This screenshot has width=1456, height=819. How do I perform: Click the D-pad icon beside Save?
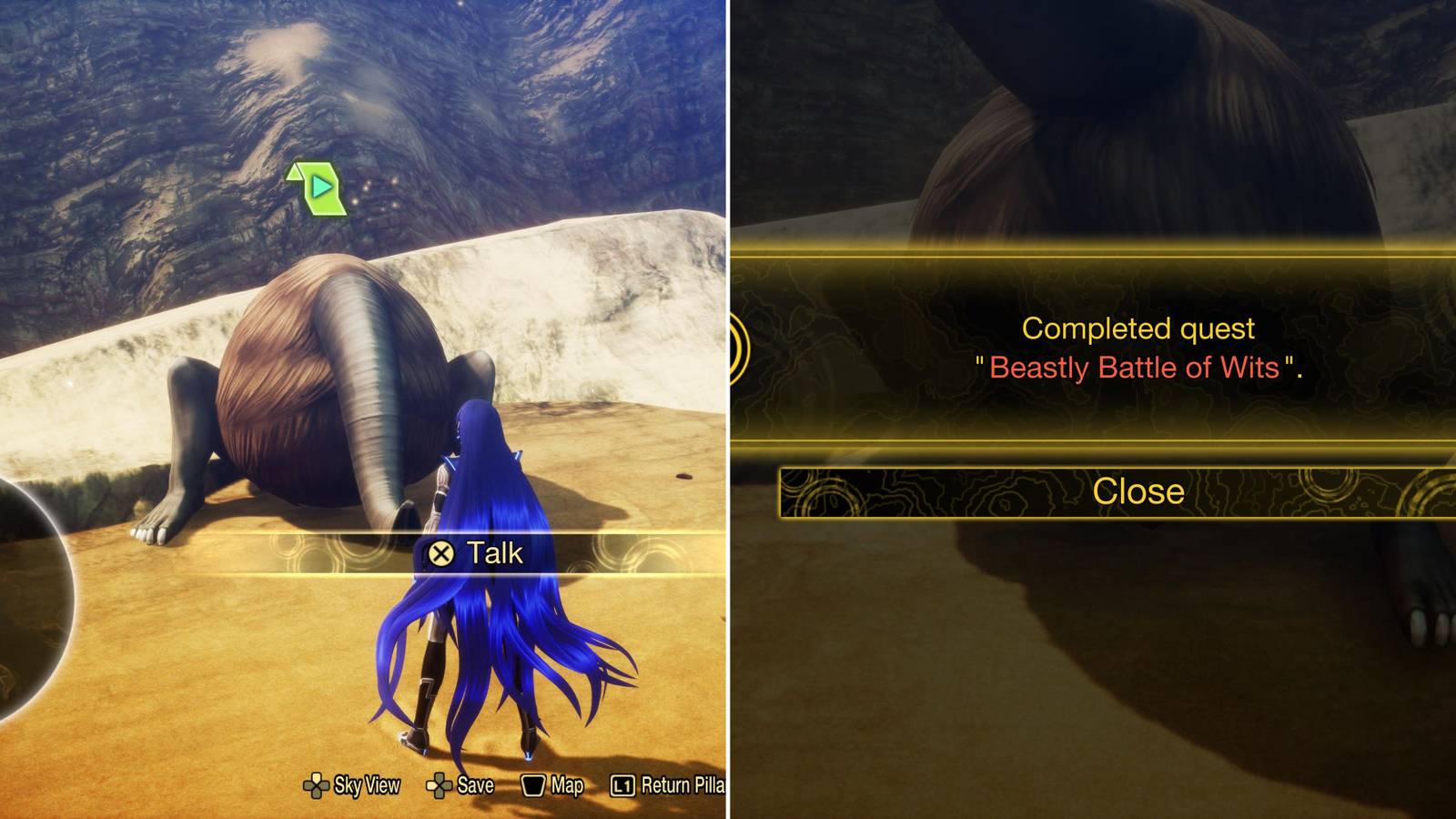[440, 784]
